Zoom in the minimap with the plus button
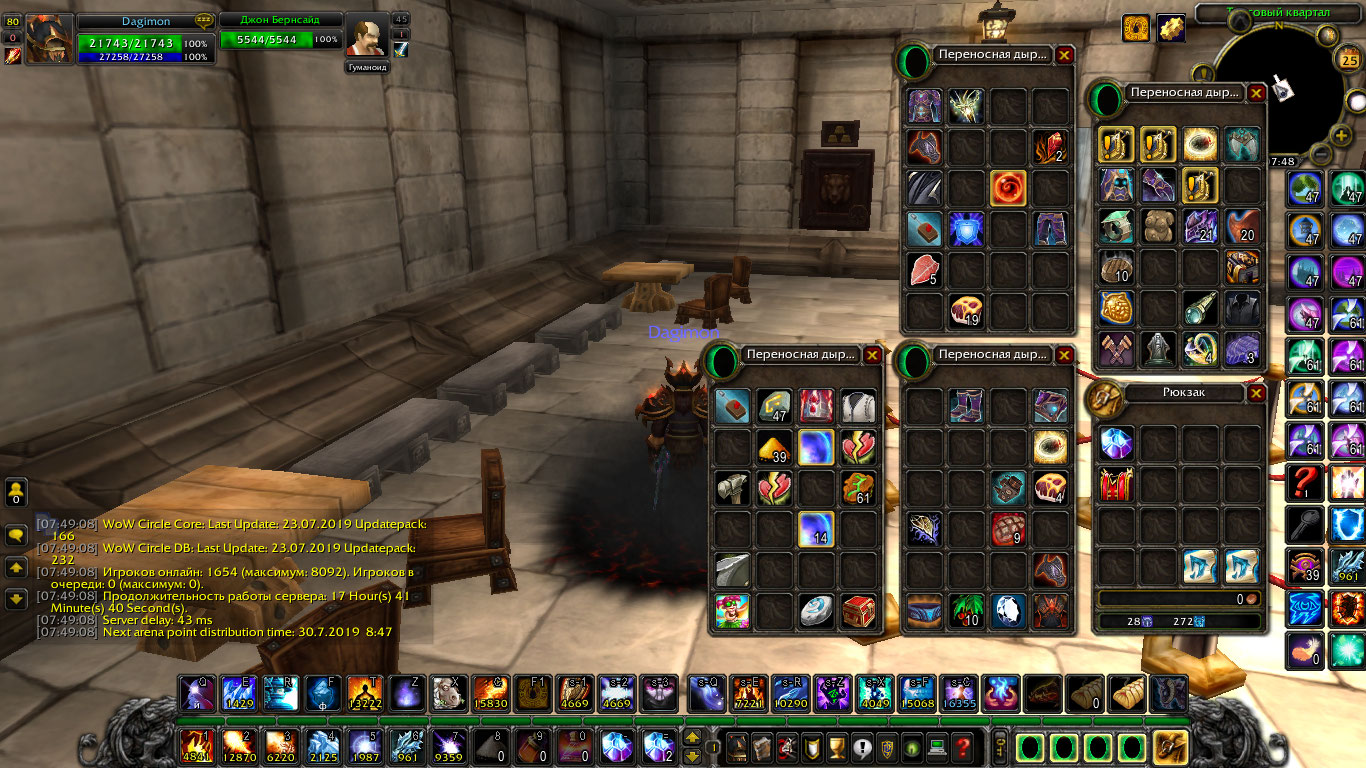The image size is (1366, 768). [x=1342, y=135]
